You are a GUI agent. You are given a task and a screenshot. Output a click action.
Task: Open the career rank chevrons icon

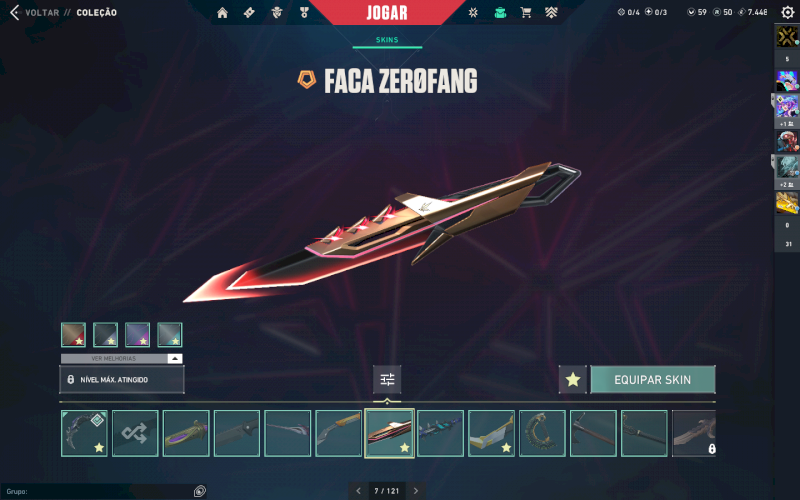551,13
